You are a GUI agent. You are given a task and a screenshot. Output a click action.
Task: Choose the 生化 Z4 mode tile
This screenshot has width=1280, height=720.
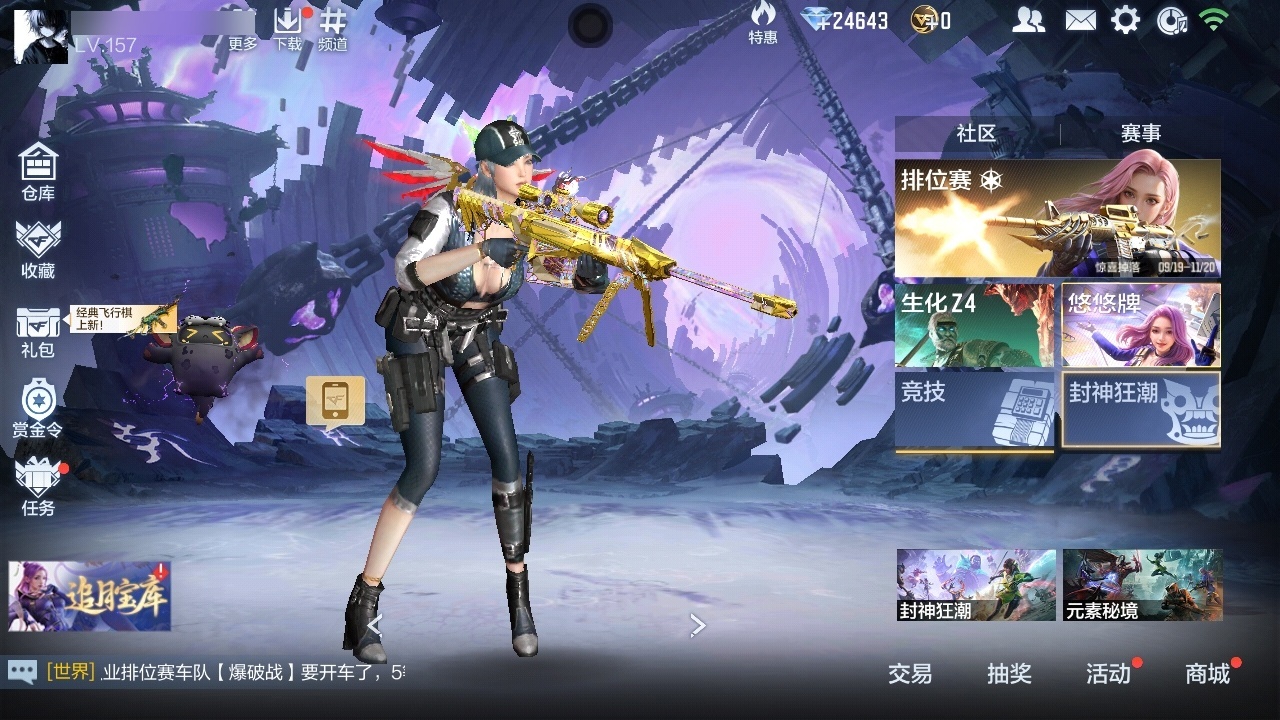tap(974, 325)
